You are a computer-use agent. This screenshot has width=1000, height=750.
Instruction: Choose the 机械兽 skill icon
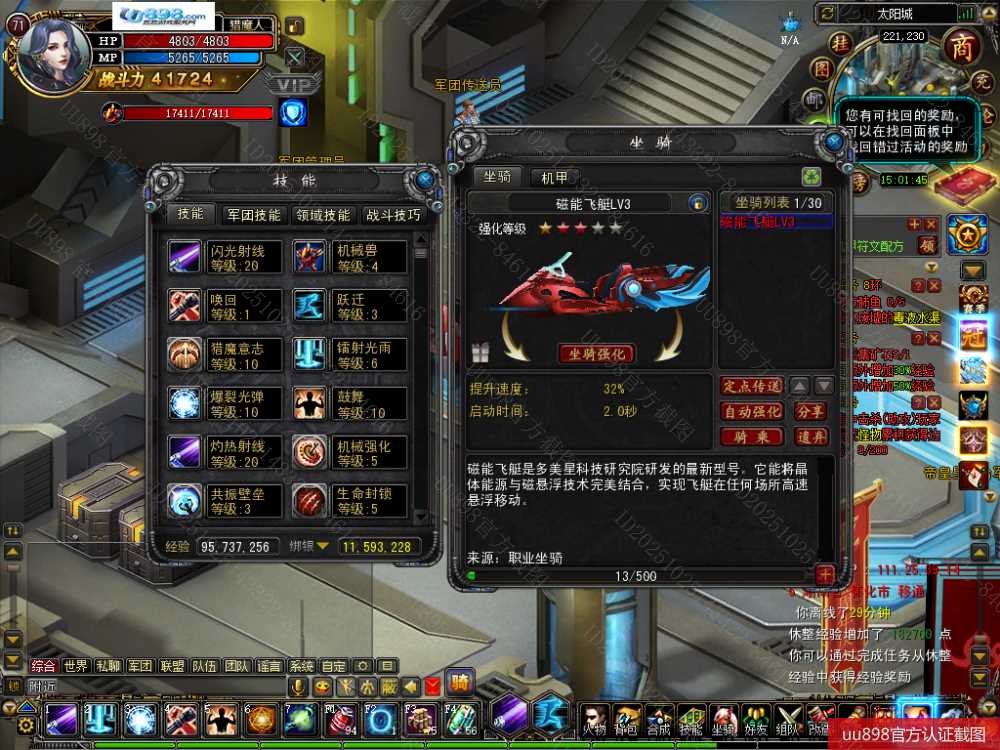310,257
